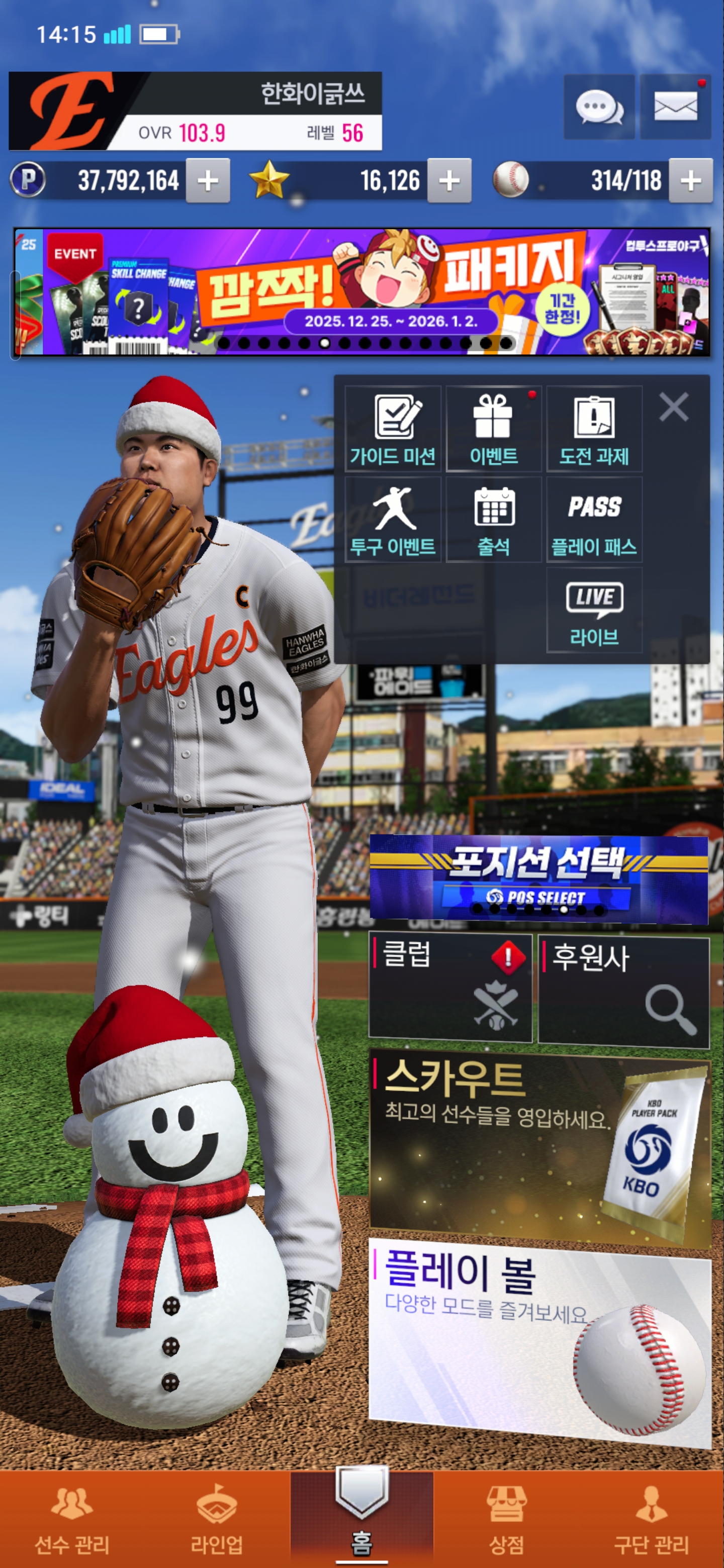
Task: Open 도전 과제 challenges
Action: pos(594,429)
